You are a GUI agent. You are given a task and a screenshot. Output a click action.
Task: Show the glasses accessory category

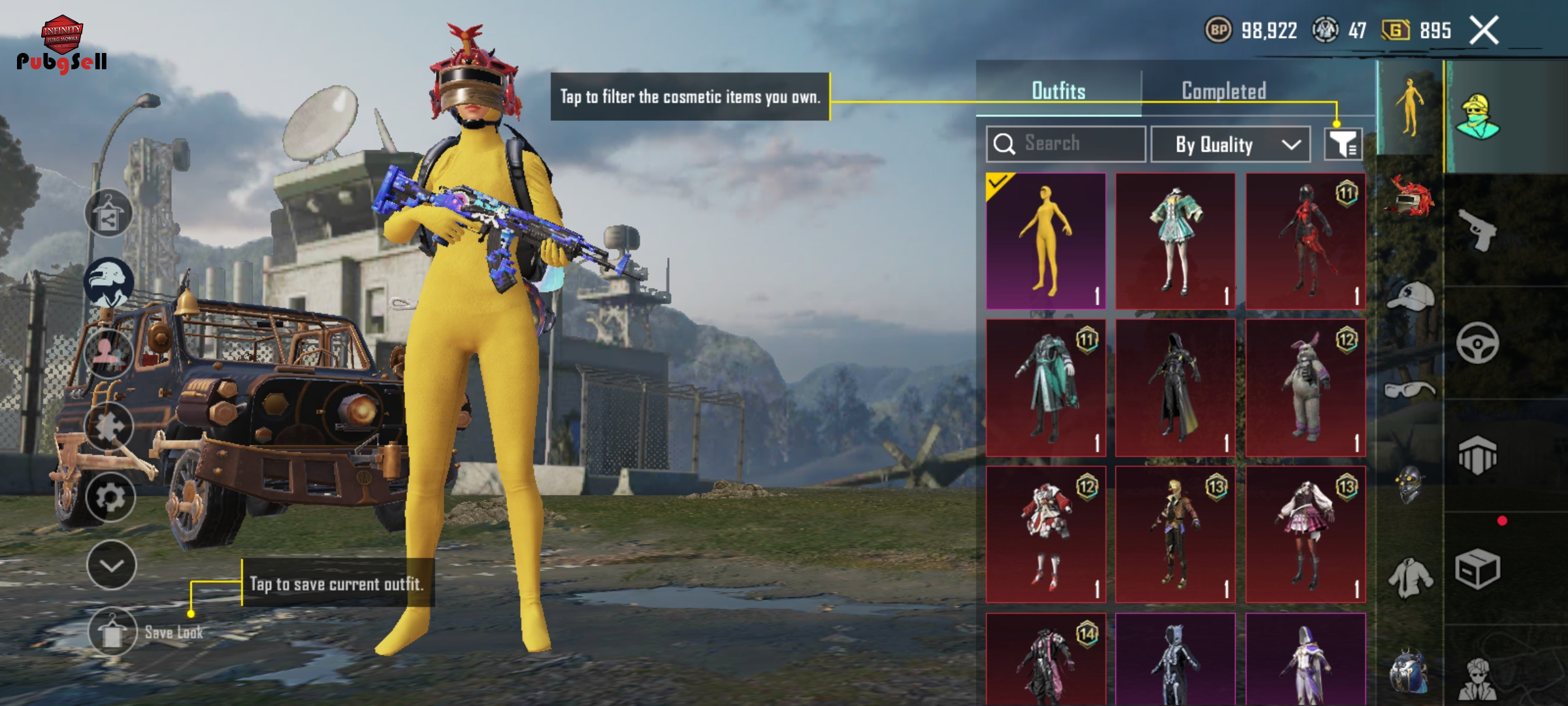click(x=1410, y=391)
